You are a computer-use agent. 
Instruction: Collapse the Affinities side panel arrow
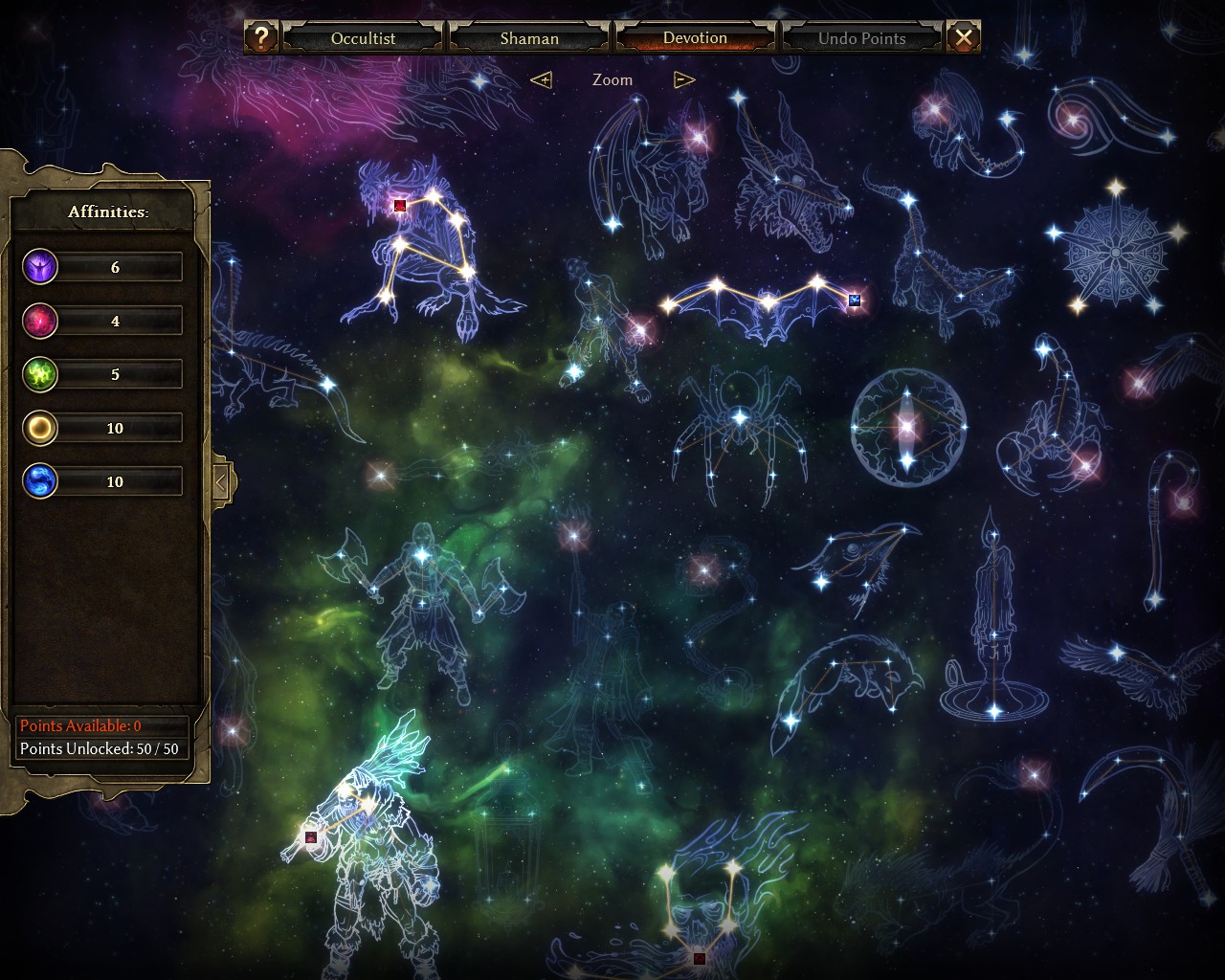221,482
